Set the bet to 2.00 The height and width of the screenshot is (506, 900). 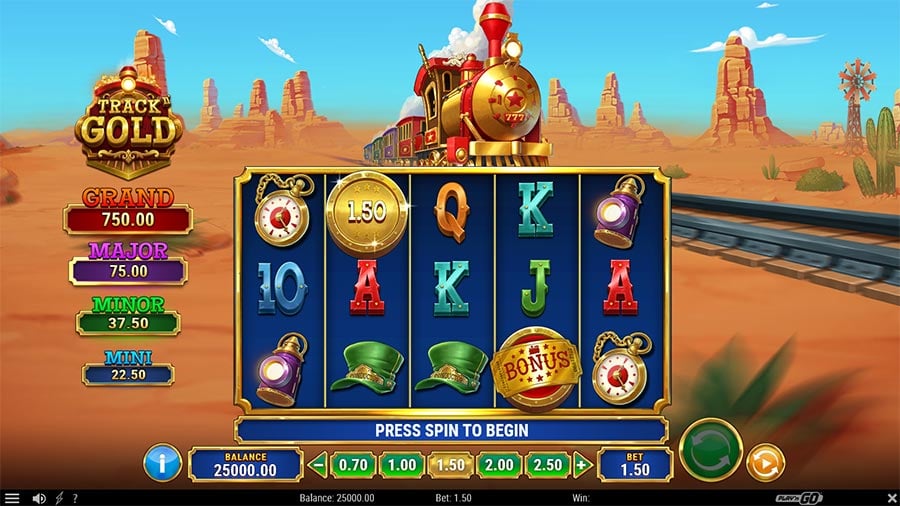tap(498, 464)
